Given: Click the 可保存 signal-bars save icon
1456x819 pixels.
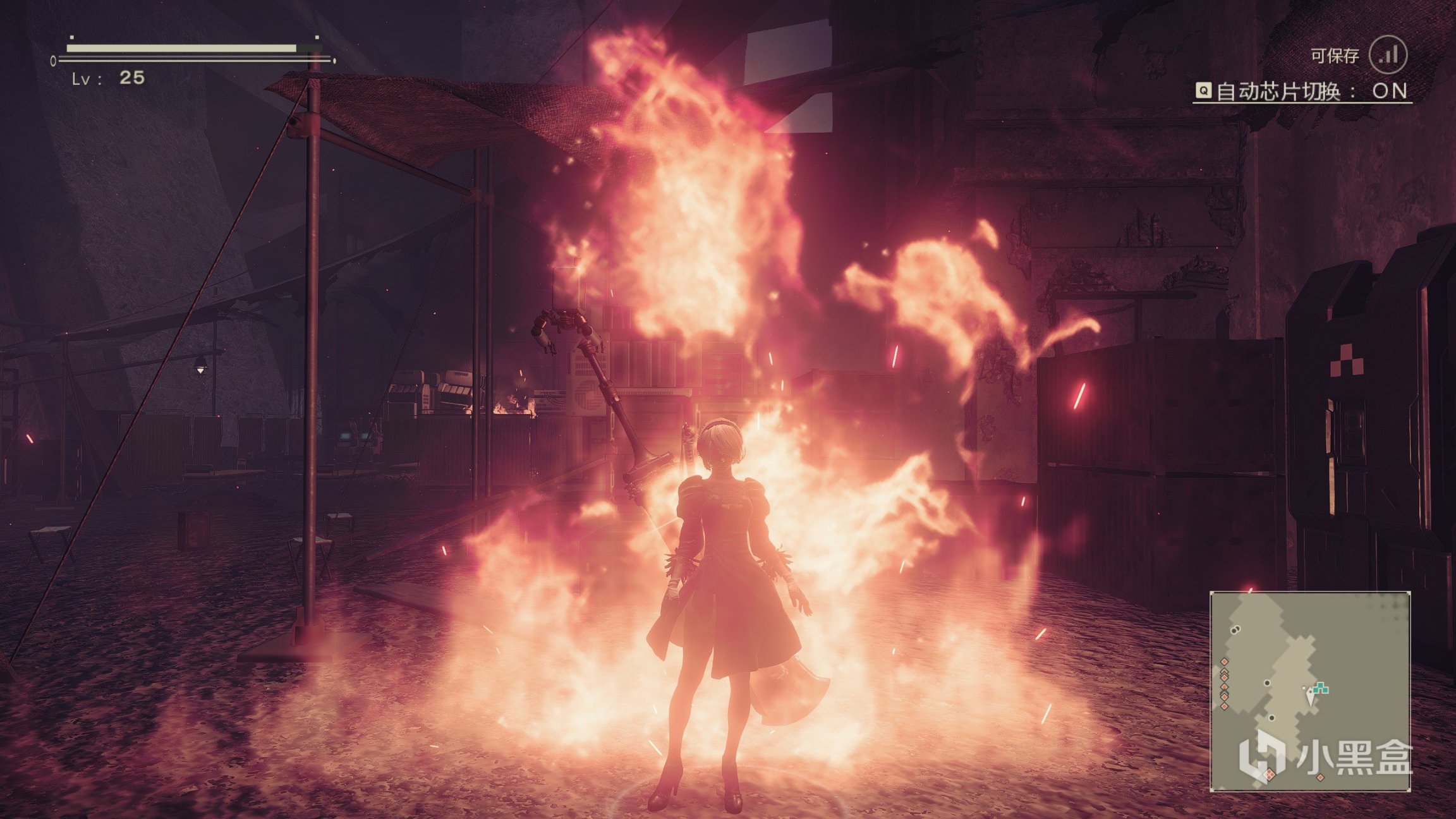Looking at the screenshot, I should 1388,56.
